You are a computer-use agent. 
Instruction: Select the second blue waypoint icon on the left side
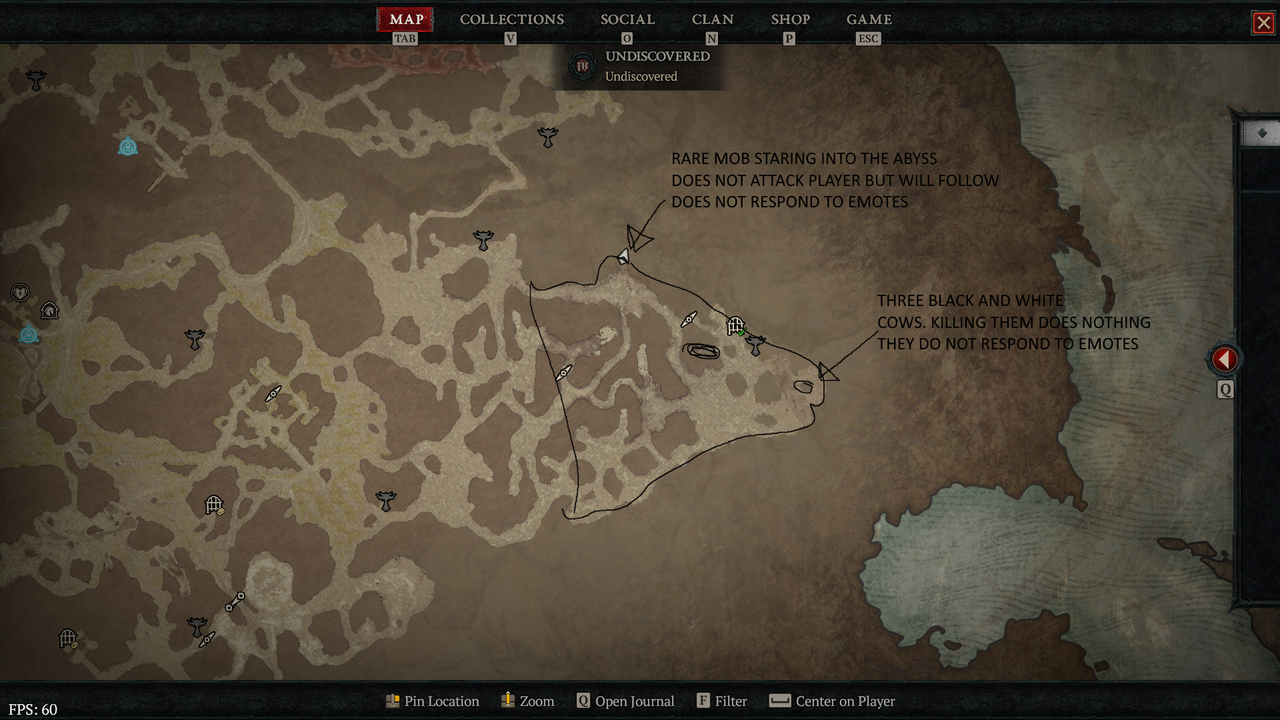click(29, 335)
